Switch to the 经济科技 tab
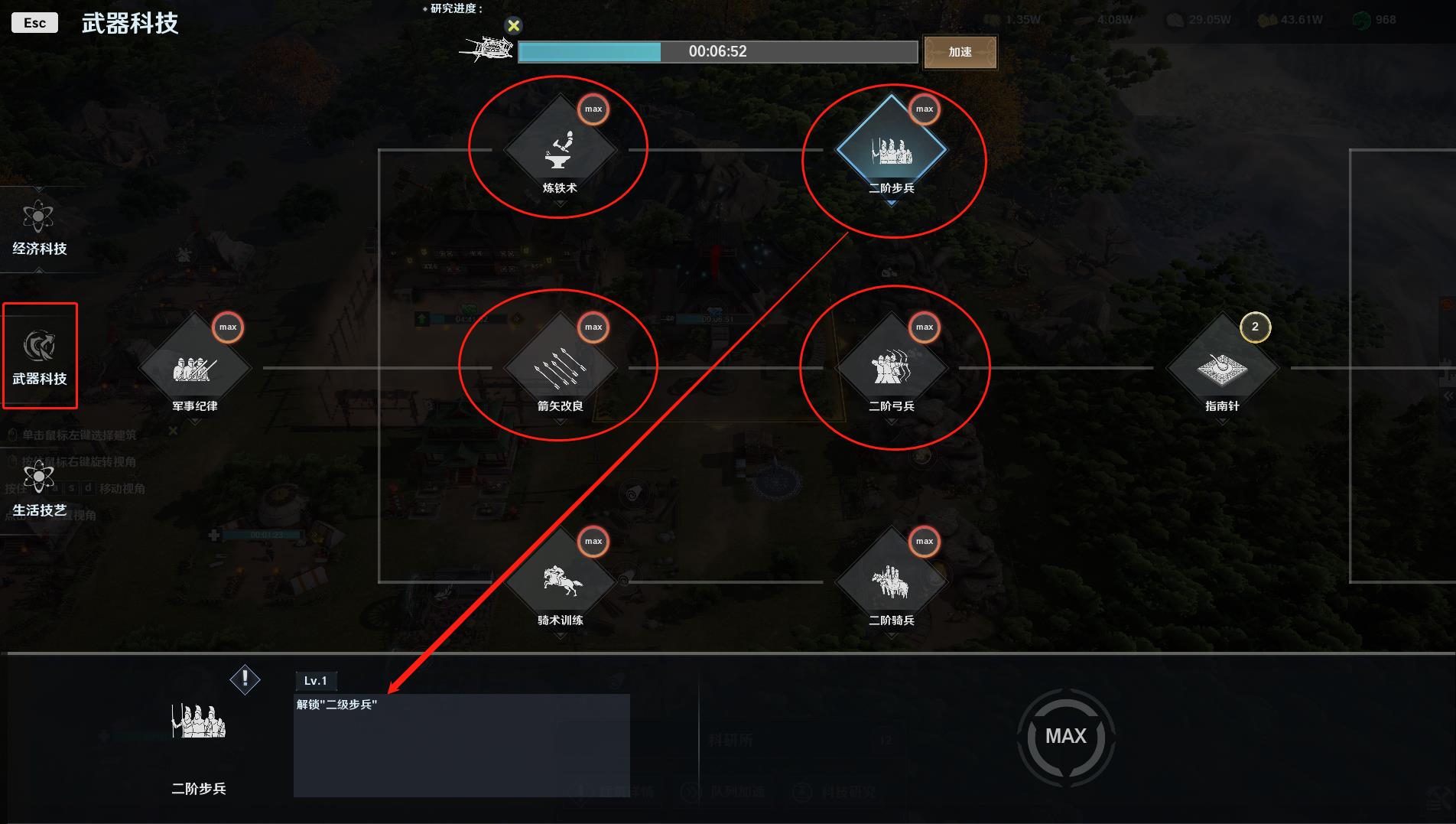This screenshot has width=1456, height=824. click(x=39, y=227)
